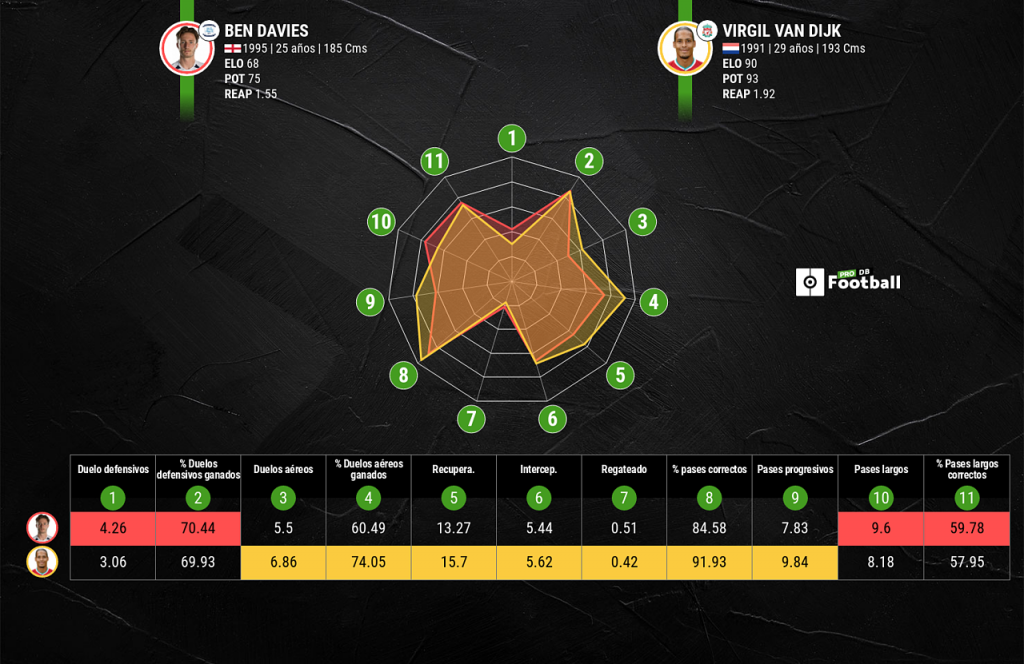Image resolution: width=1024 pixels, height=664 pixels.
Task: Choose the Pases largos column header
Action: (x=880, y=468)
